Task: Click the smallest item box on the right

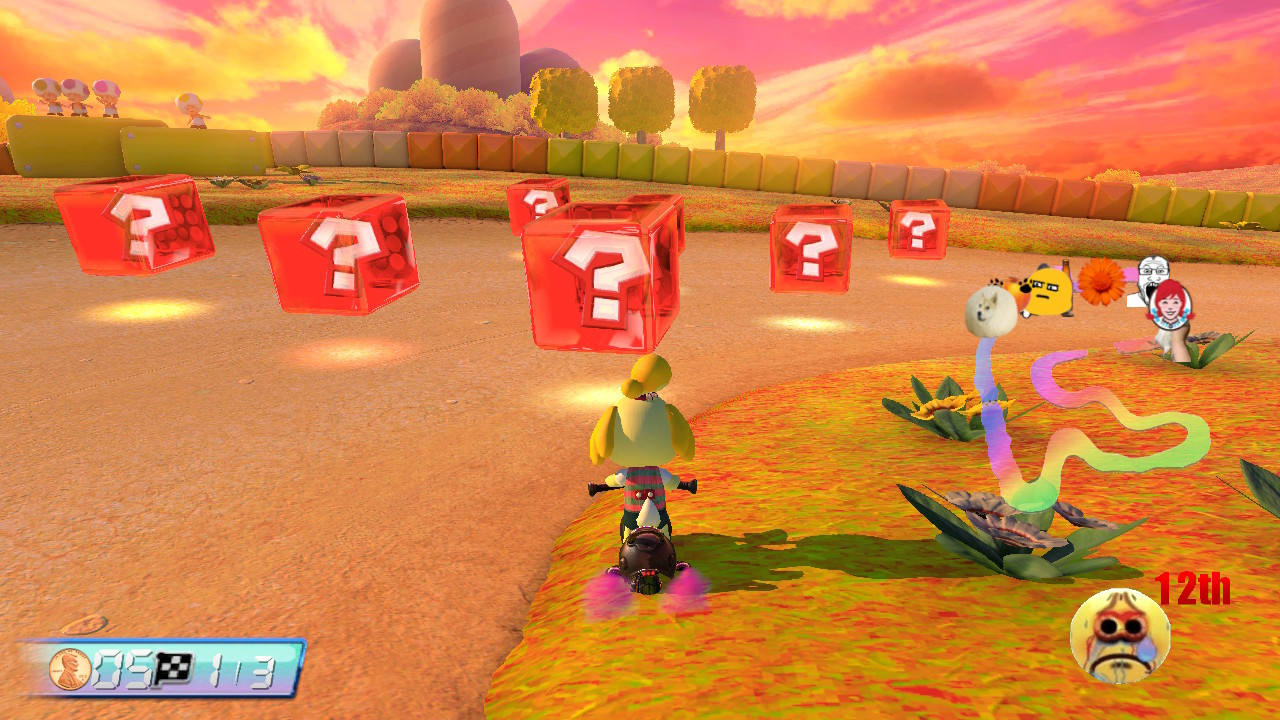Action: coord(918,228)
